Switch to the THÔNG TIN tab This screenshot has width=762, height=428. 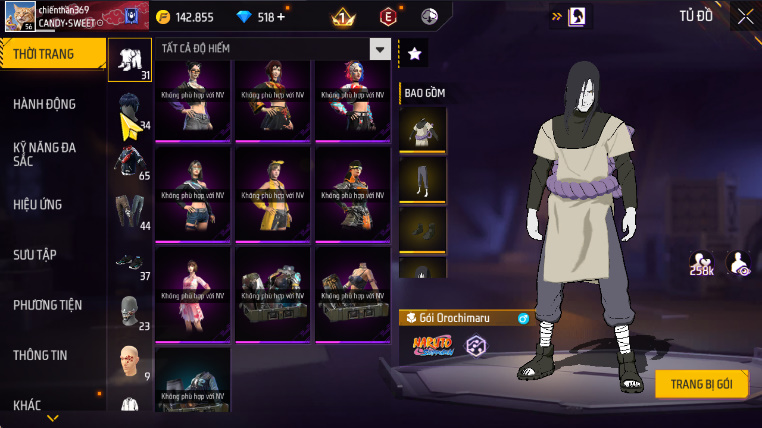(41, 355)
